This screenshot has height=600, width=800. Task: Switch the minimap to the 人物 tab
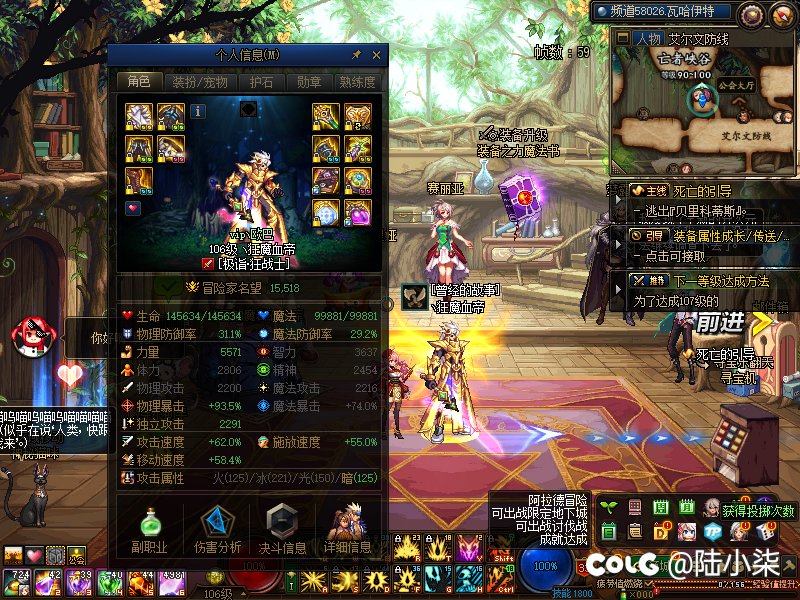648,39
